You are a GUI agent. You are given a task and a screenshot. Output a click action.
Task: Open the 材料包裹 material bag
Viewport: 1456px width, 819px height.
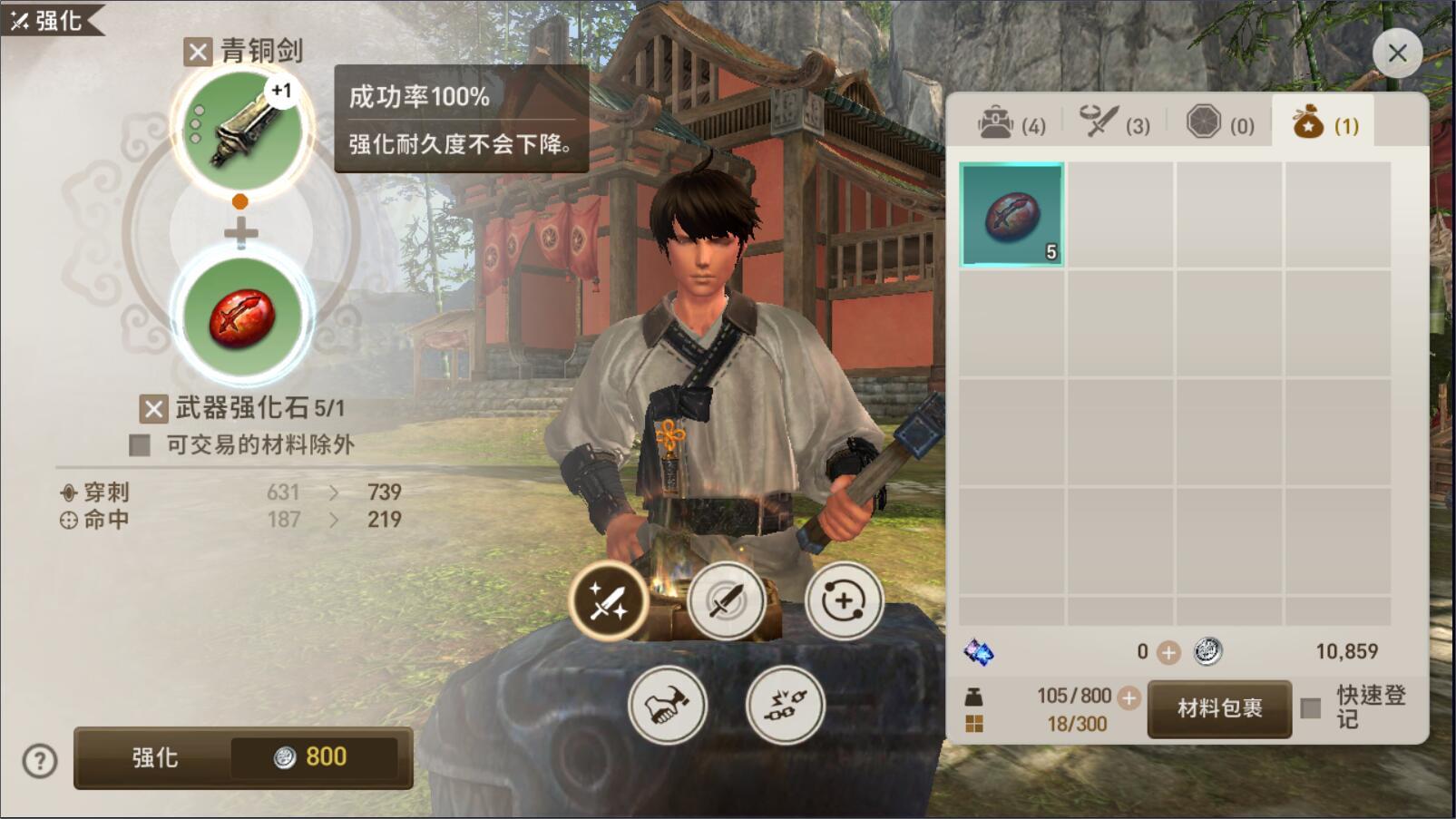pos(1219,708)
